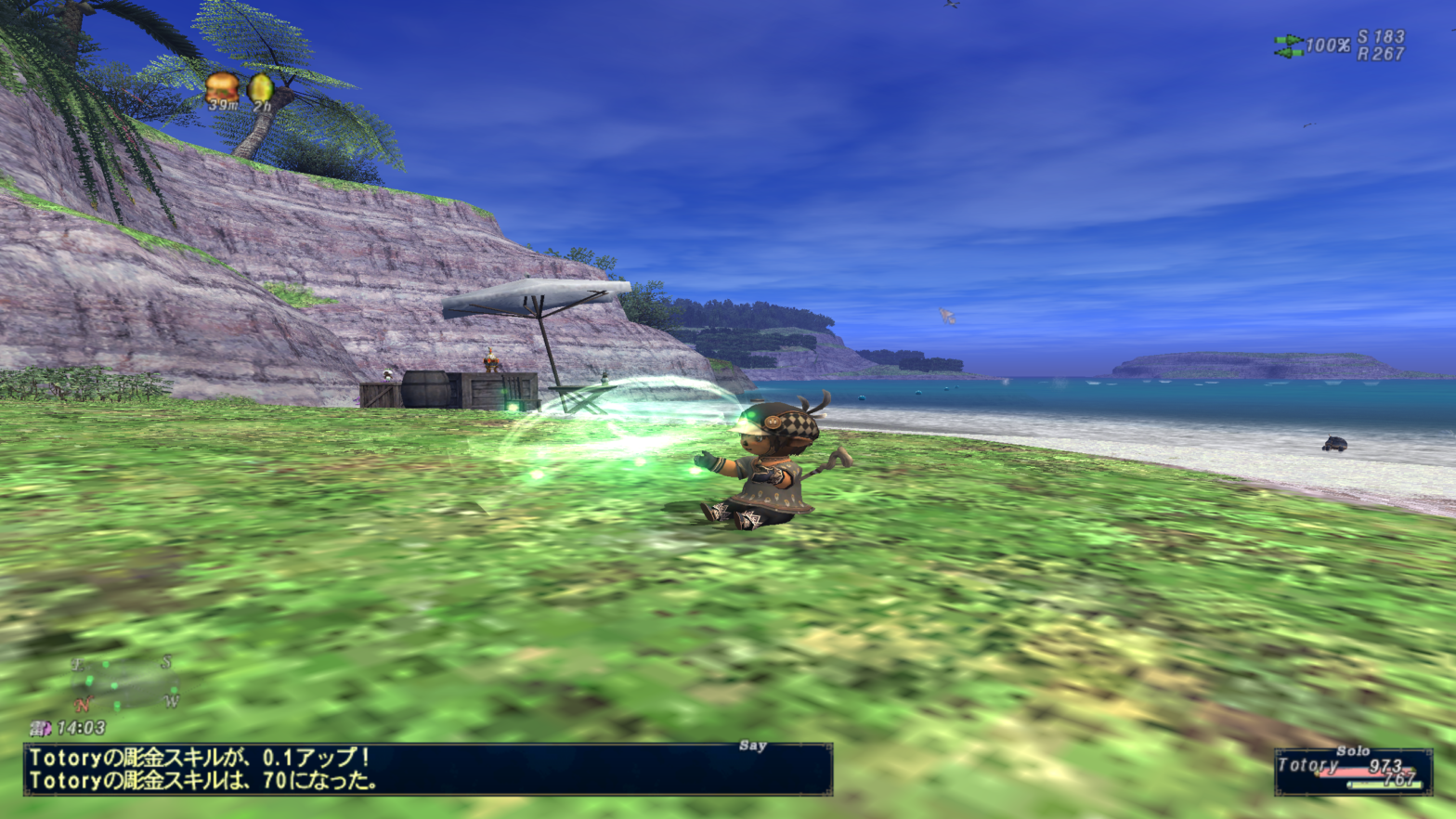This screenshot has height=819, width=1456.
Task: Select the yellow-green egg status icon
Action: point(261,89)
